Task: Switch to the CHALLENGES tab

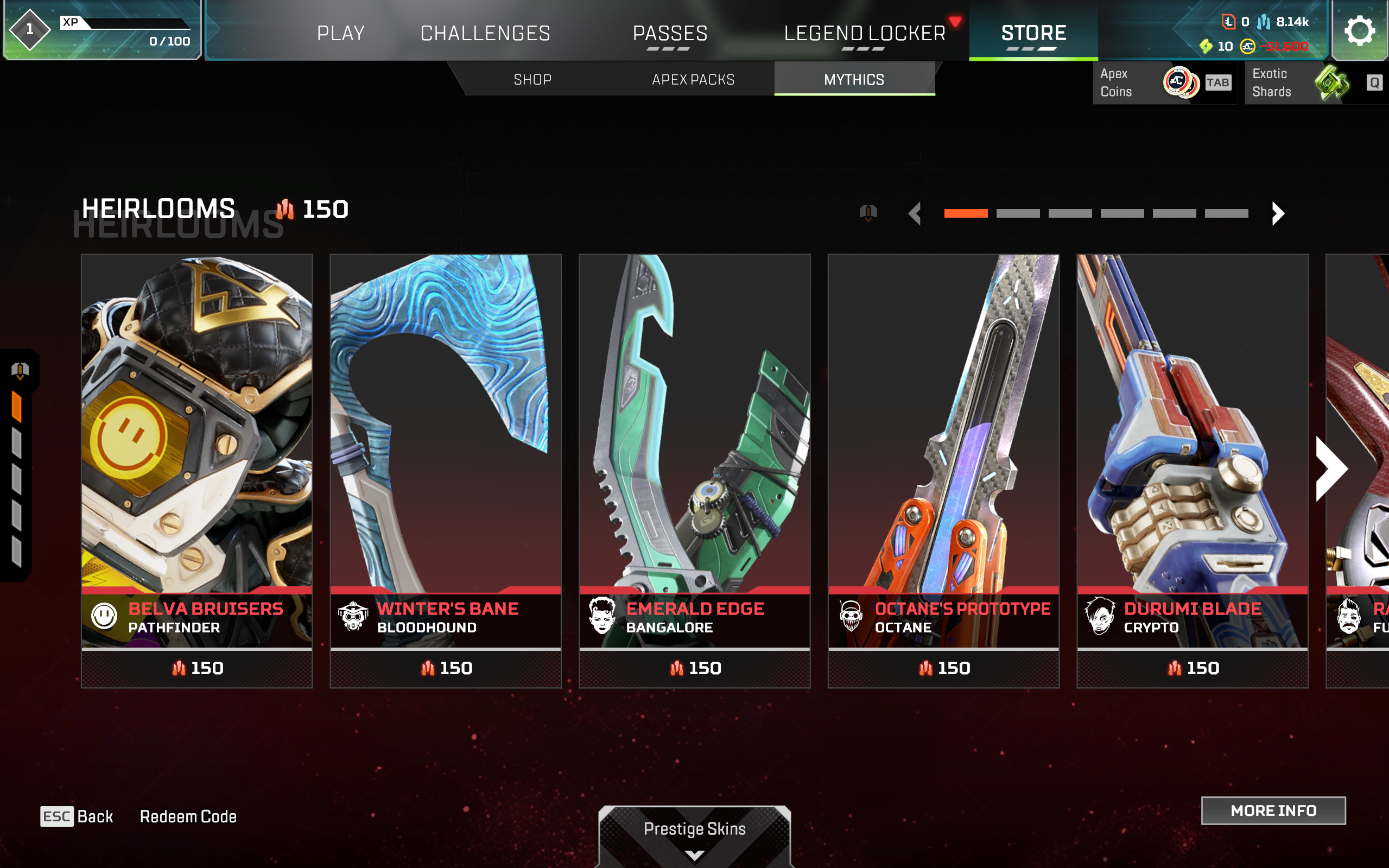Action: [485, 33]
